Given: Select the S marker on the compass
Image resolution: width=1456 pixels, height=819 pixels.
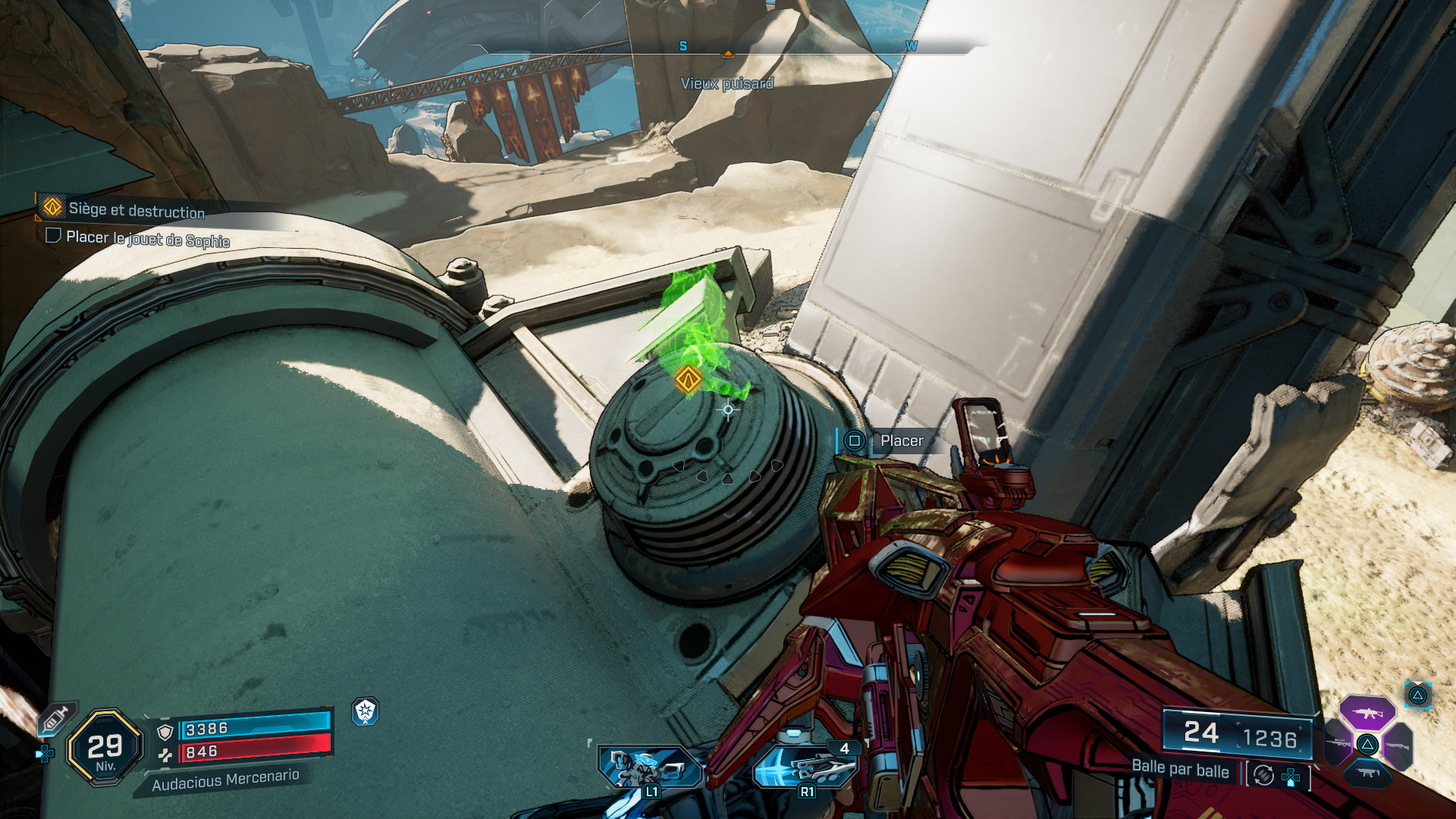Looking at the screenshot, I should pos(683,45).
